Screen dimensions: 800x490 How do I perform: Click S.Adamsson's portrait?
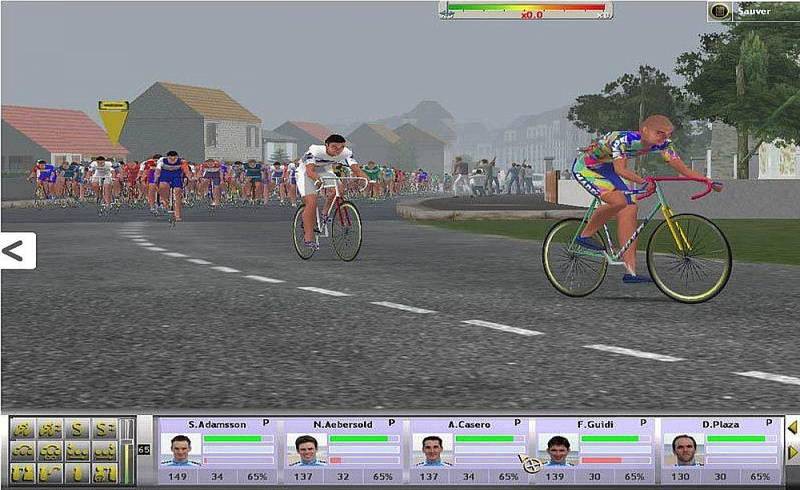181,450
